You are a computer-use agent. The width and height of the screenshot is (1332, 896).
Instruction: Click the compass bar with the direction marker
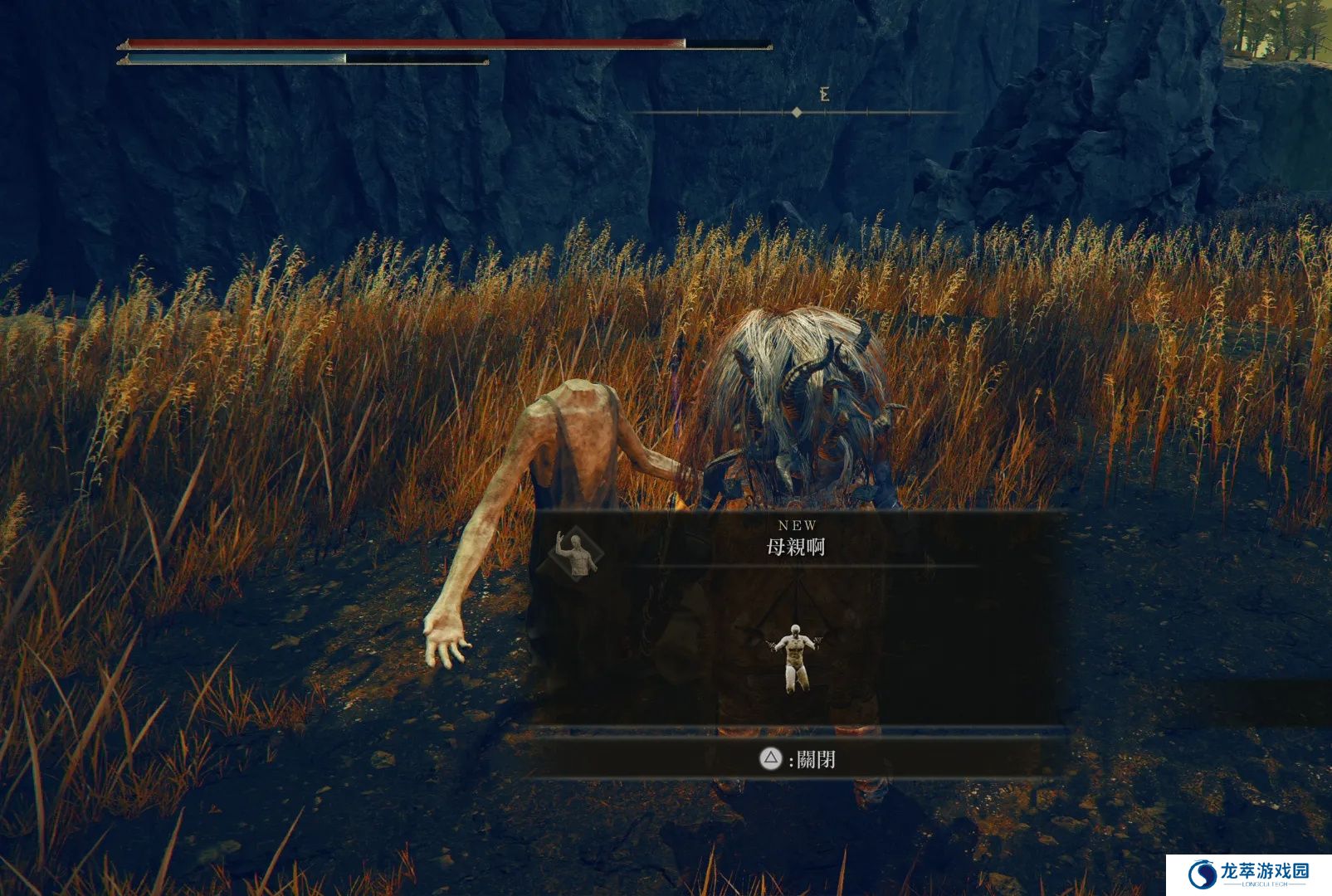797,112
